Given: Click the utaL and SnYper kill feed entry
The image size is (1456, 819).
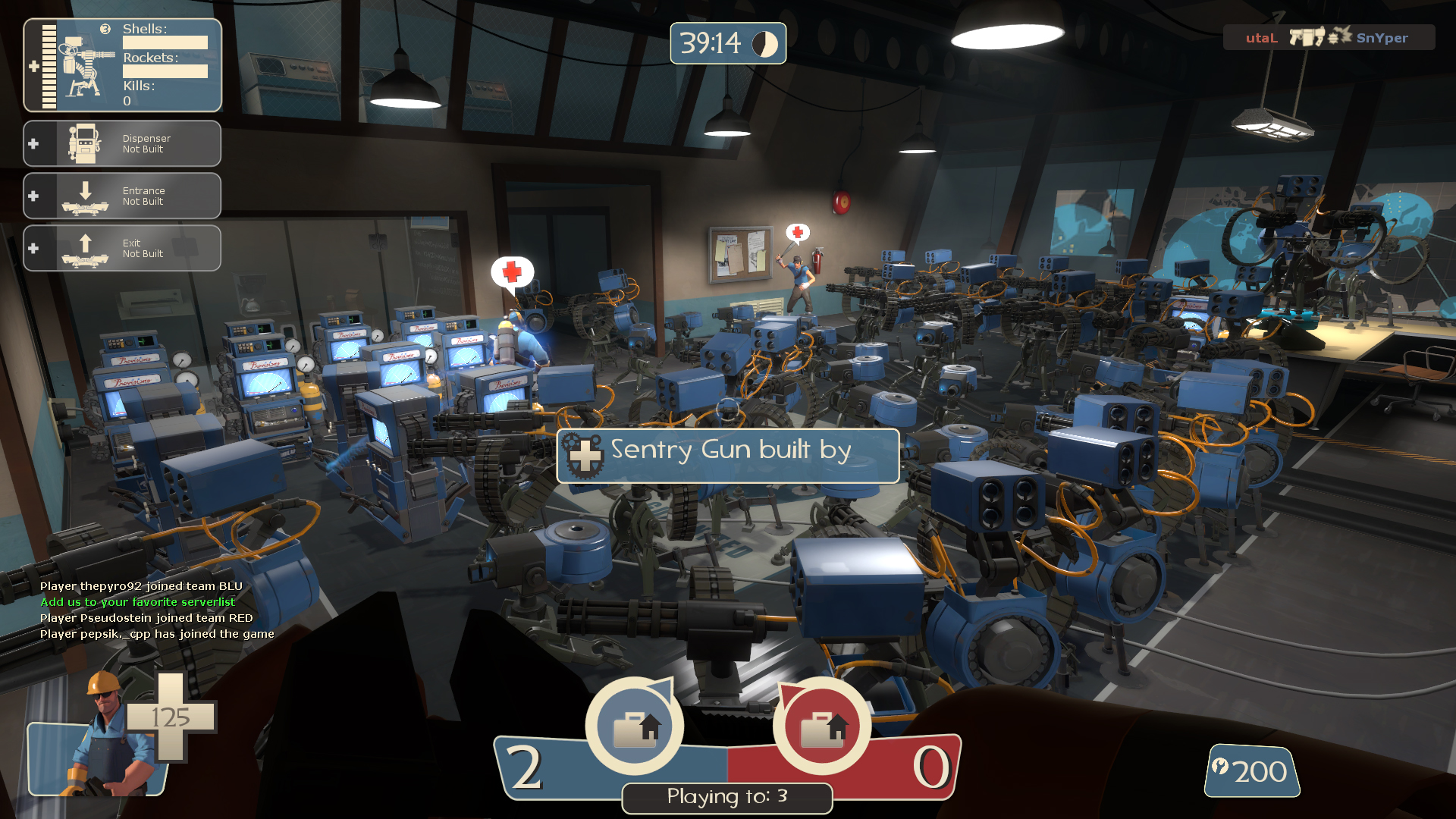Looking at the screenshot, I should point(1328,37).
